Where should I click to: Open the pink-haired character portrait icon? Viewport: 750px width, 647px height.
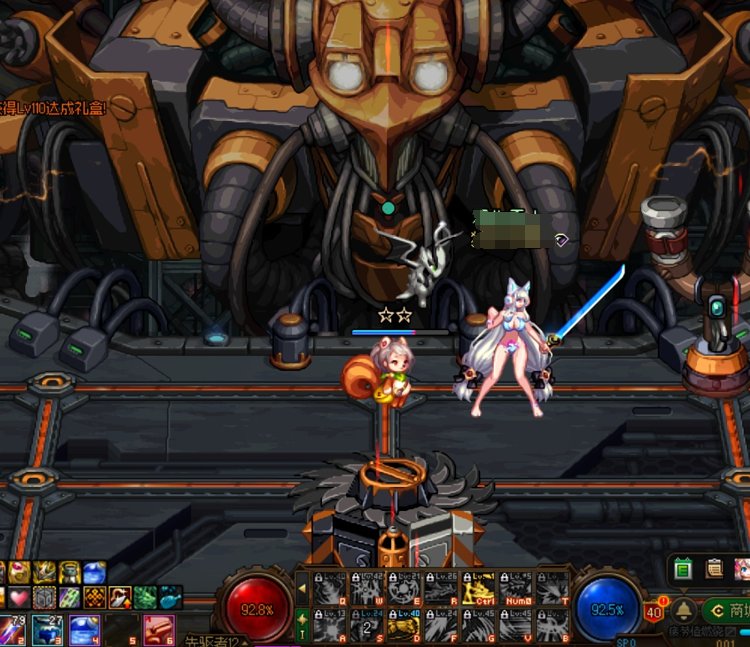[x=742, y=569]
